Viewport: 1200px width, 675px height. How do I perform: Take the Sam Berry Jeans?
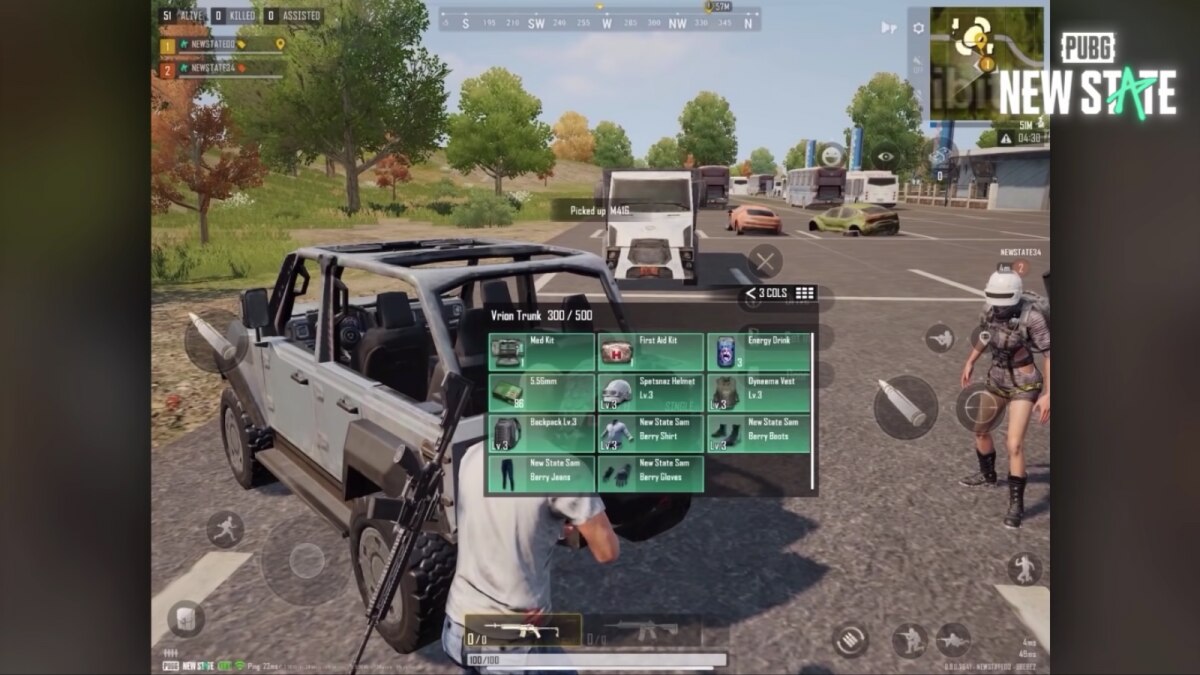pyautogui.click(x=541, y=474)
